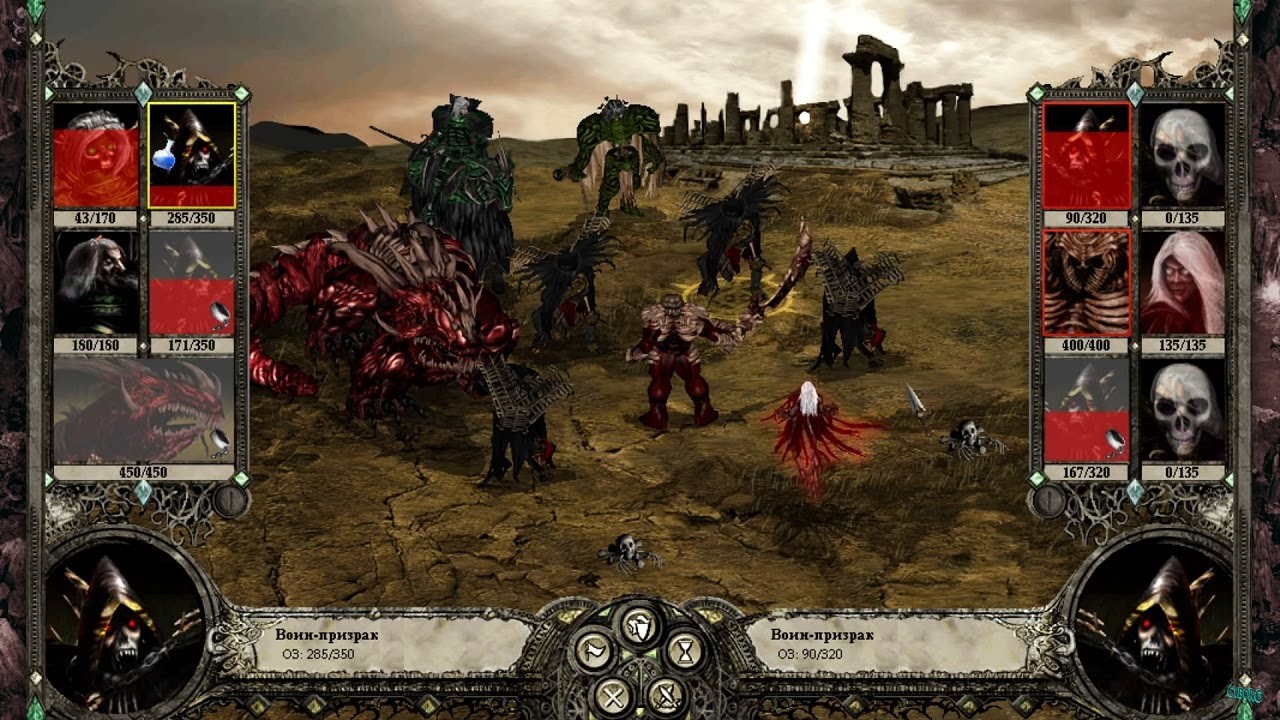1280x720 pixels.
Task: Target the enemy portrait with 90/320 health
Action: (1087, 155)
